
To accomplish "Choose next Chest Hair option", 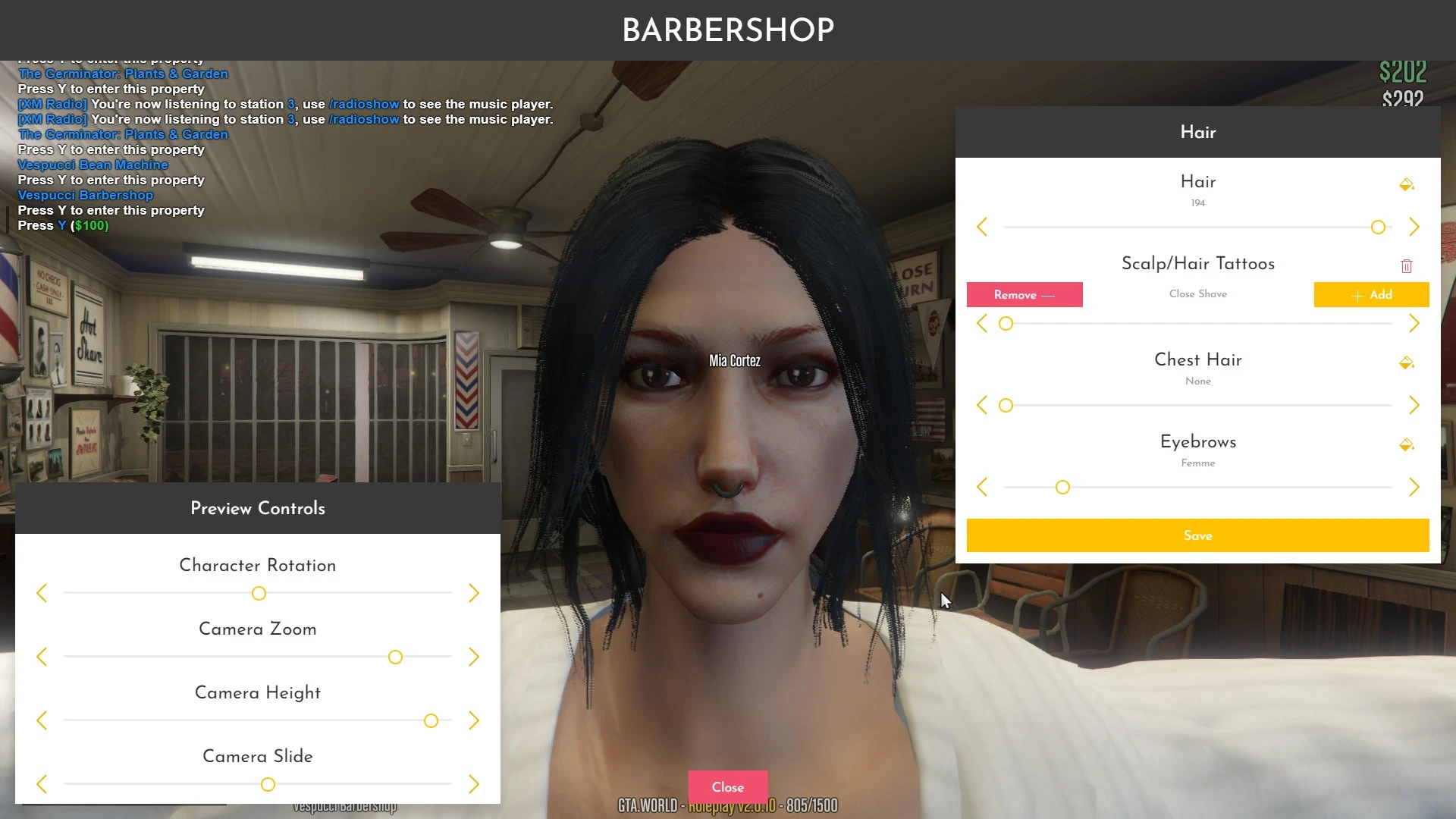I will tap(1414, 405).
